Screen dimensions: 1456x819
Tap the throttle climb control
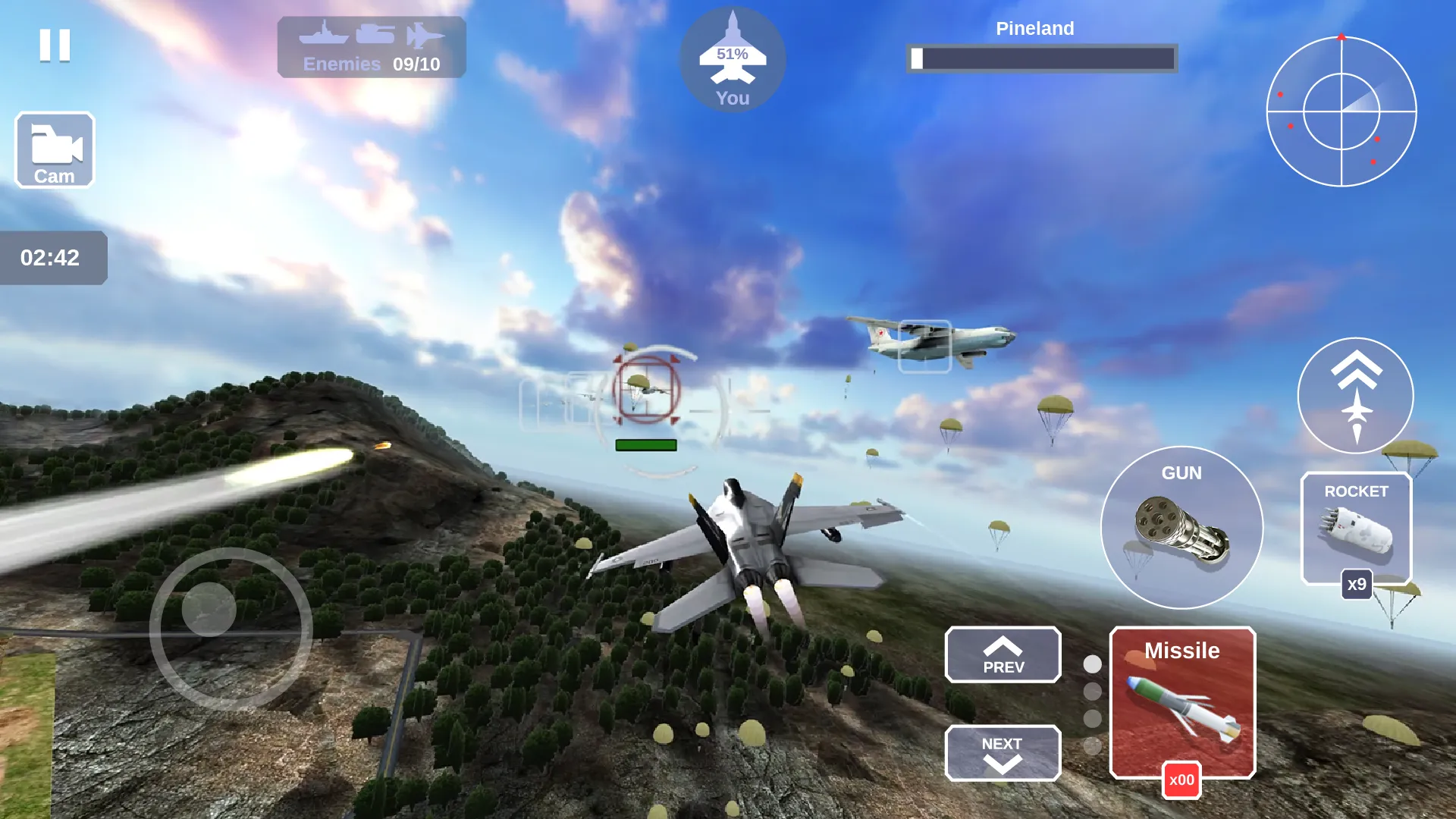[x=1355, y=394]
